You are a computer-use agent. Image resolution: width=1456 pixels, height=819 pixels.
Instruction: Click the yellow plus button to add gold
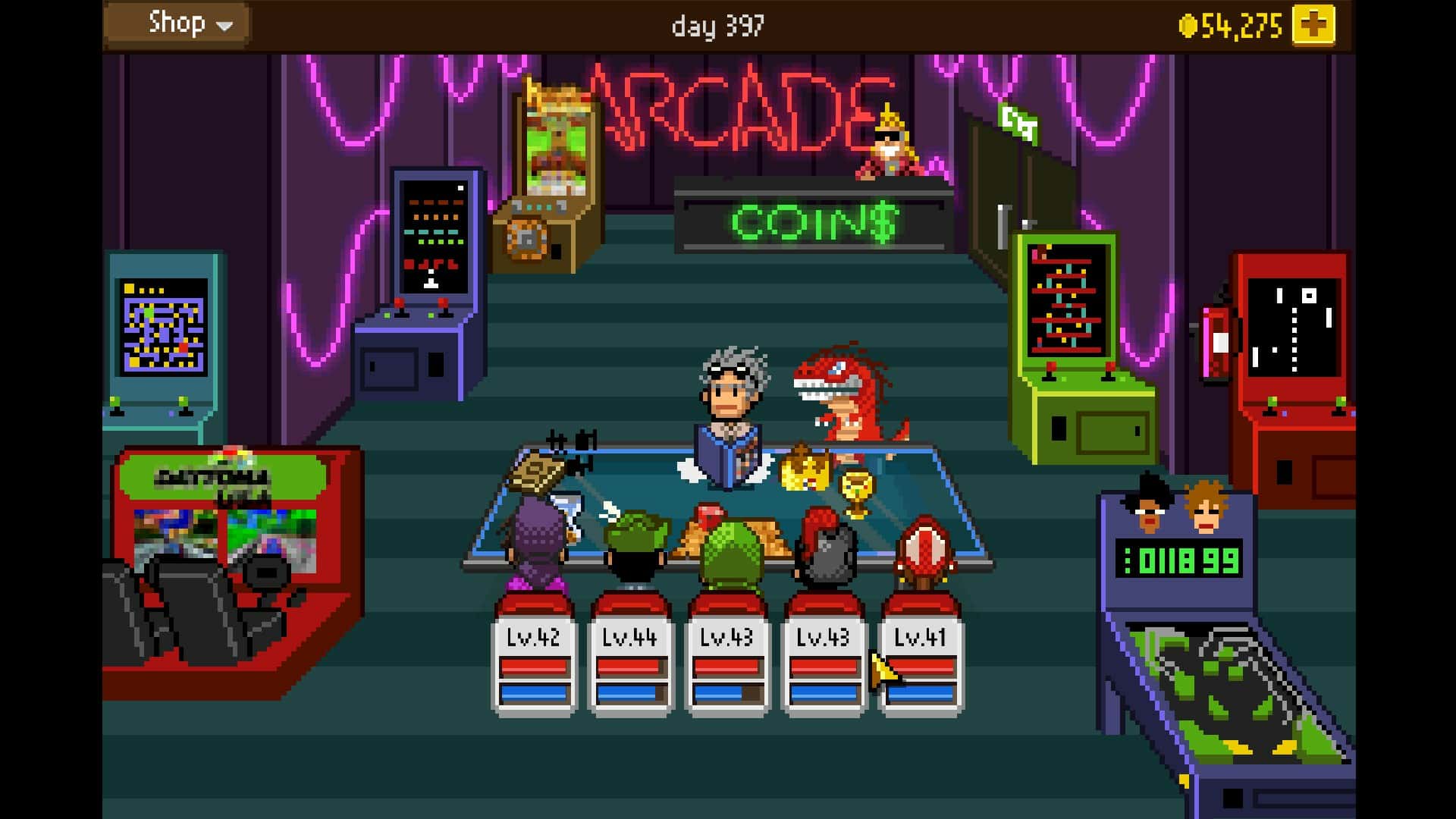[x=1313, y=26]
